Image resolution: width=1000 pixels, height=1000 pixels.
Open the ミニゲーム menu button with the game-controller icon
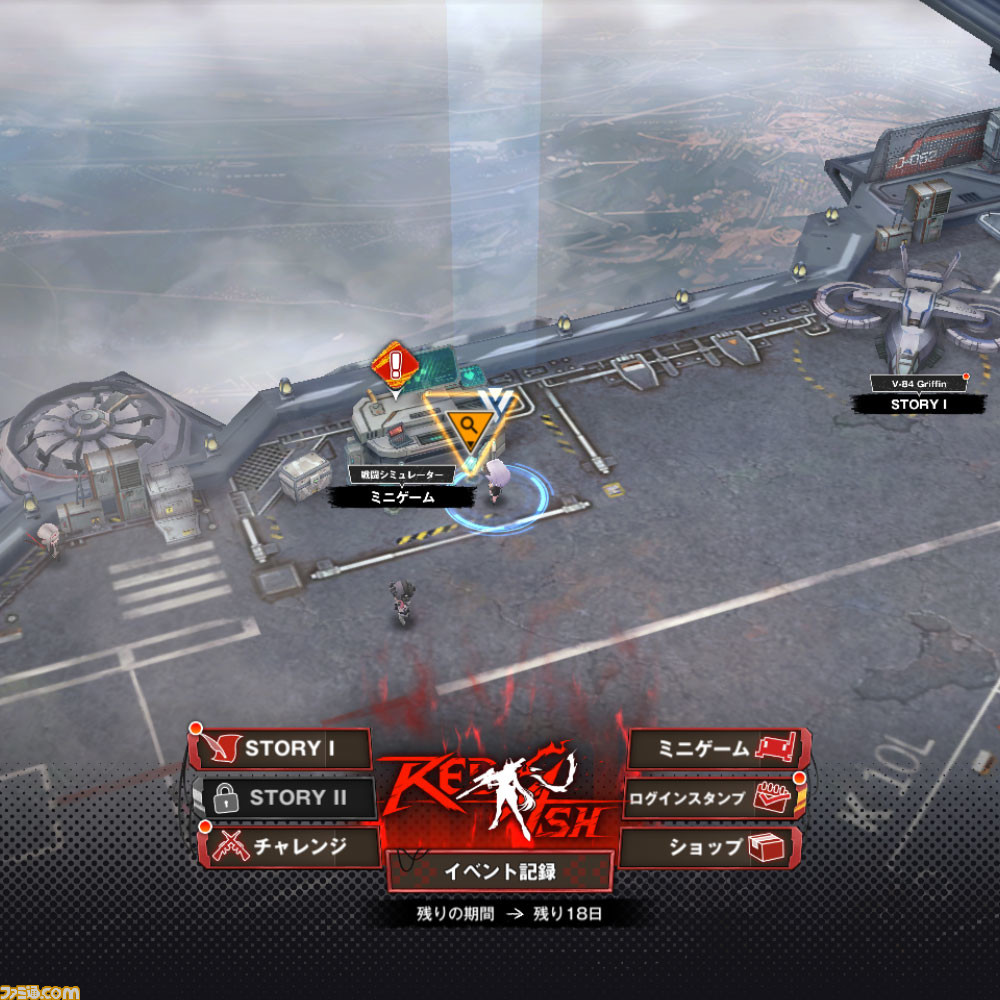point(718,748)
